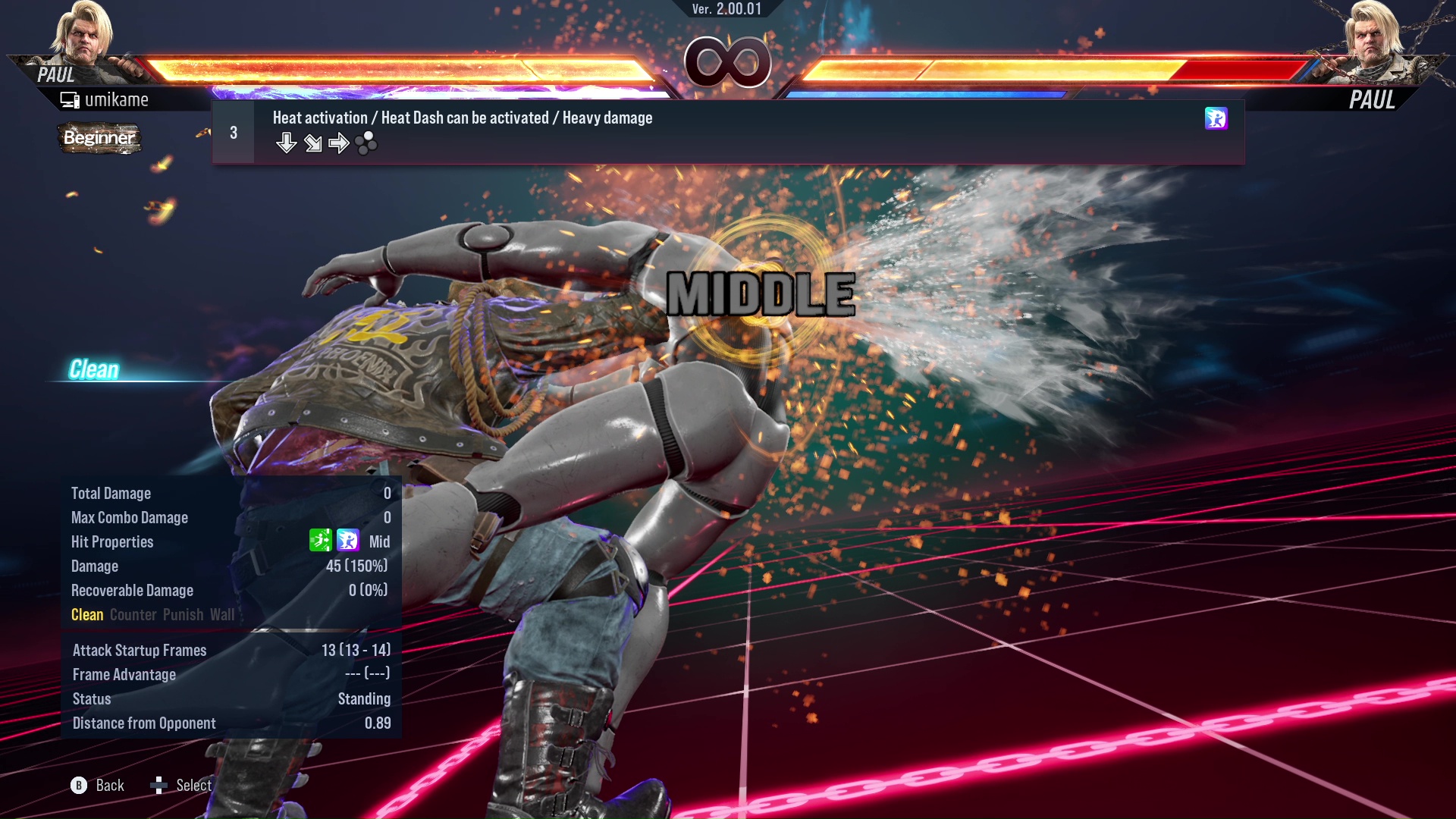Screen dimensions: 1456x819
Task: Click the Beginner rank emblem
Action: tap(100, 138)
